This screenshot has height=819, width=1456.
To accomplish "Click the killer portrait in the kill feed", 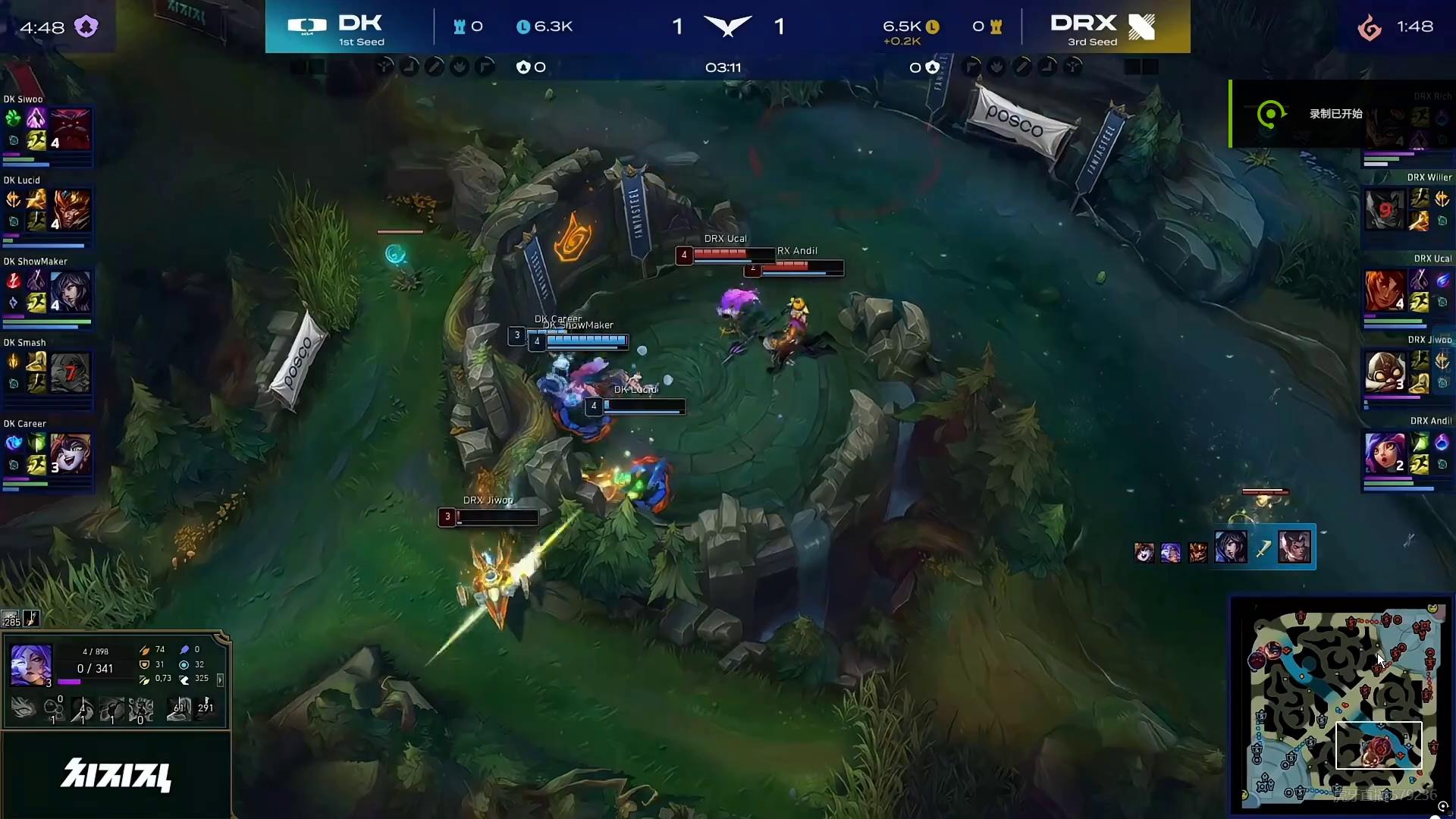I will point(1230,547).
